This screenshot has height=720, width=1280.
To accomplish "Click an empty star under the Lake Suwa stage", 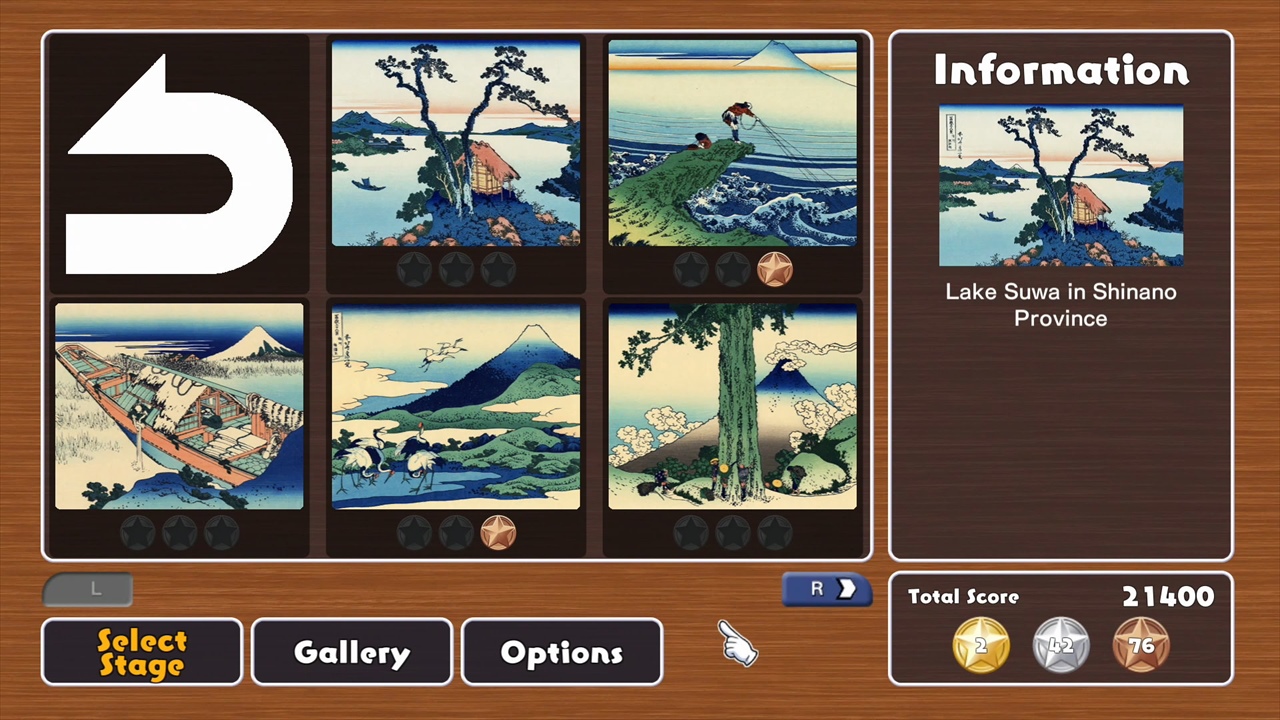I will pyautogui.click(x=415, y=268).
